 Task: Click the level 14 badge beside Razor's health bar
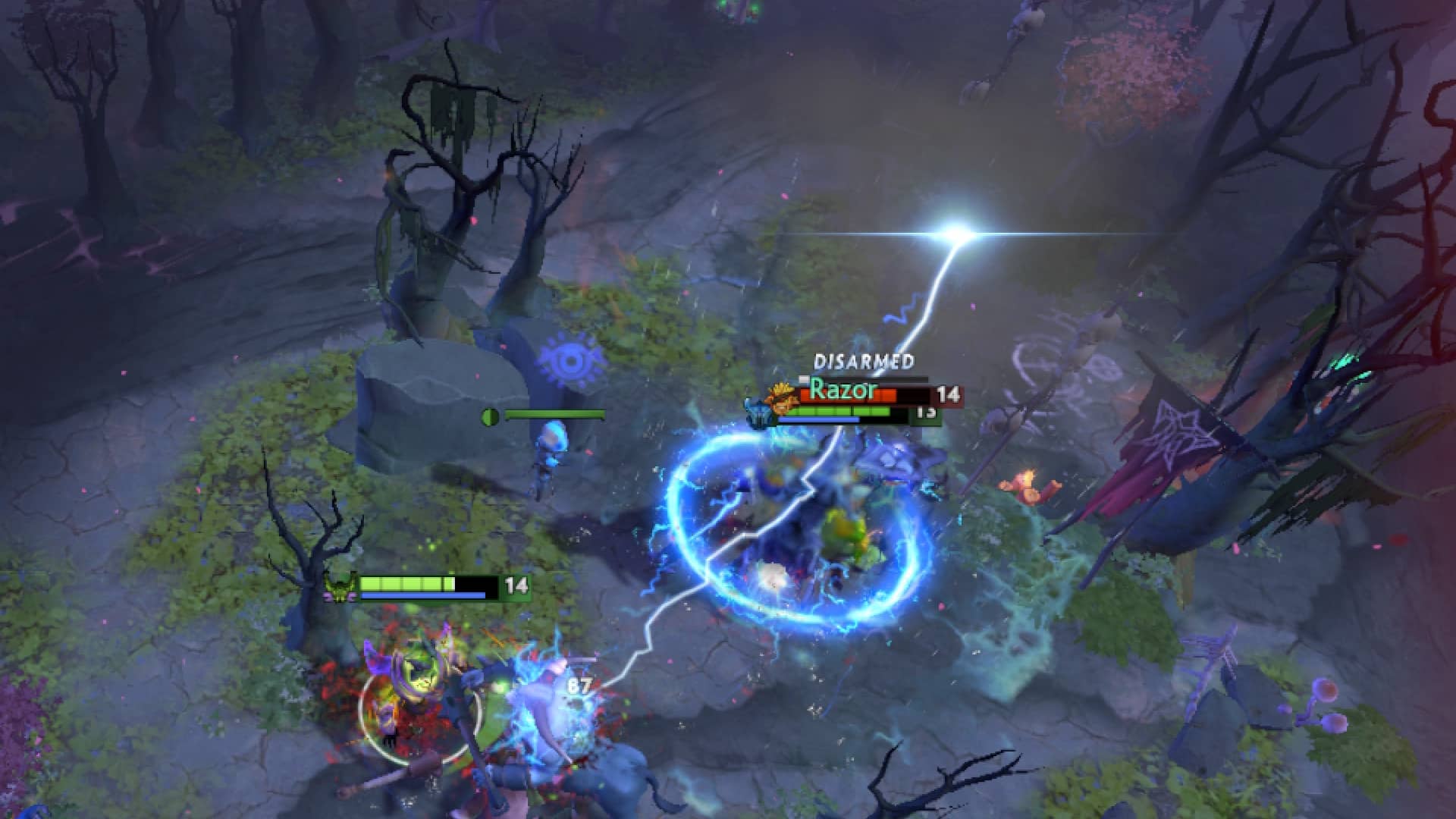[x=951, y=396]
